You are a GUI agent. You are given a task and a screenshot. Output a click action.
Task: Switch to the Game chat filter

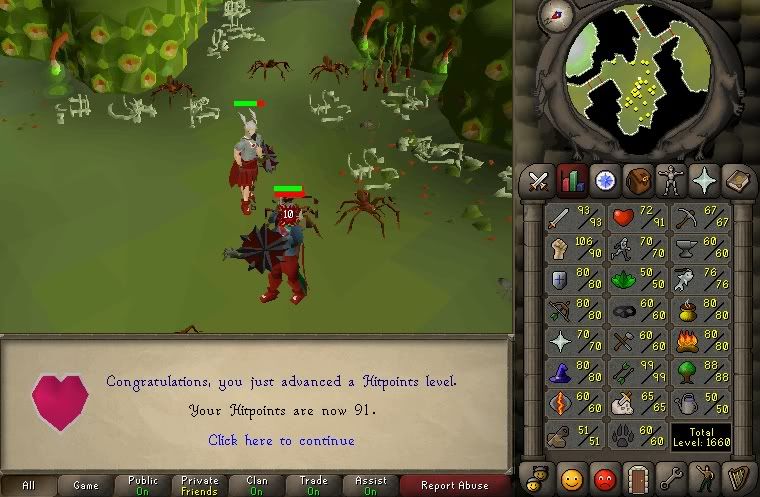[85, 486]
